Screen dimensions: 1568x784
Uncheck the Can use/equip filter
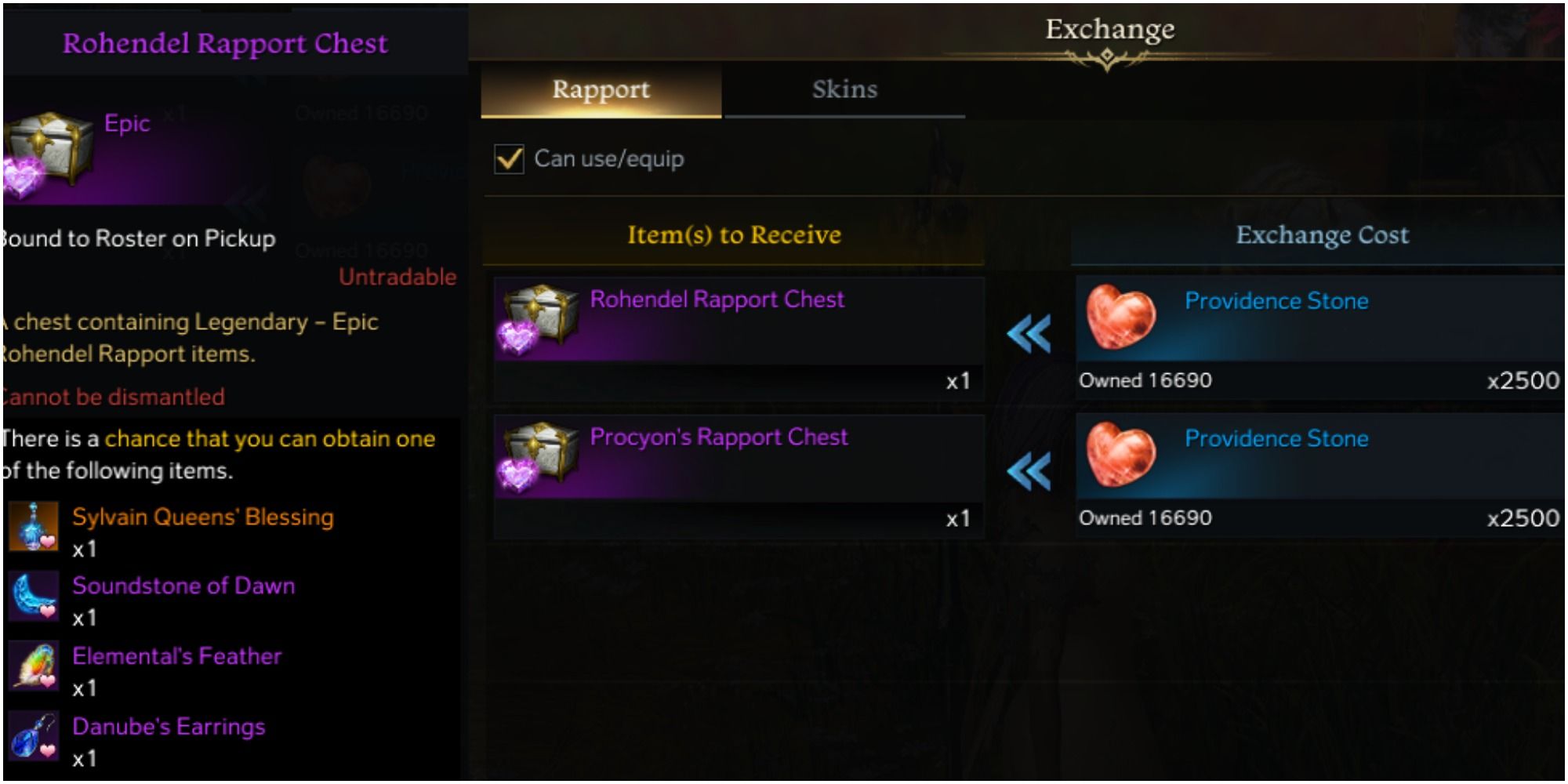tap(510, 158)
